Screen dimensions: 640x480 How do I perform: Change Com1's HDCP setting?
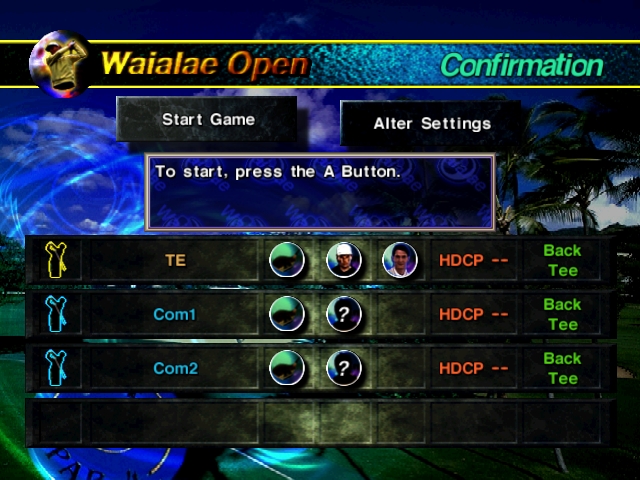tap(473, 315)
